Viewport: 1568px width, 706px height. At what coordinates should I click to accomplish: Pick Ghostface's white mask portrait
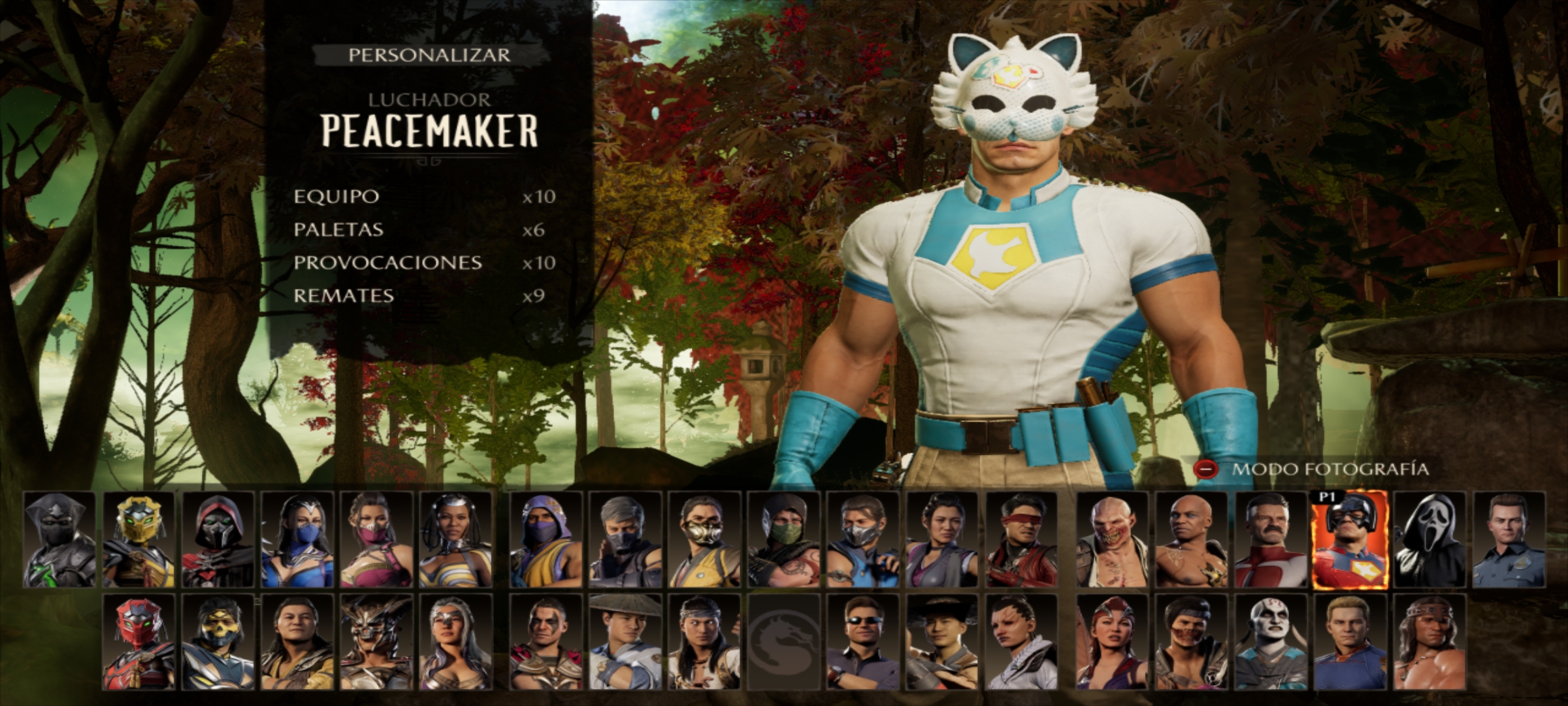tap(1428, 540)
